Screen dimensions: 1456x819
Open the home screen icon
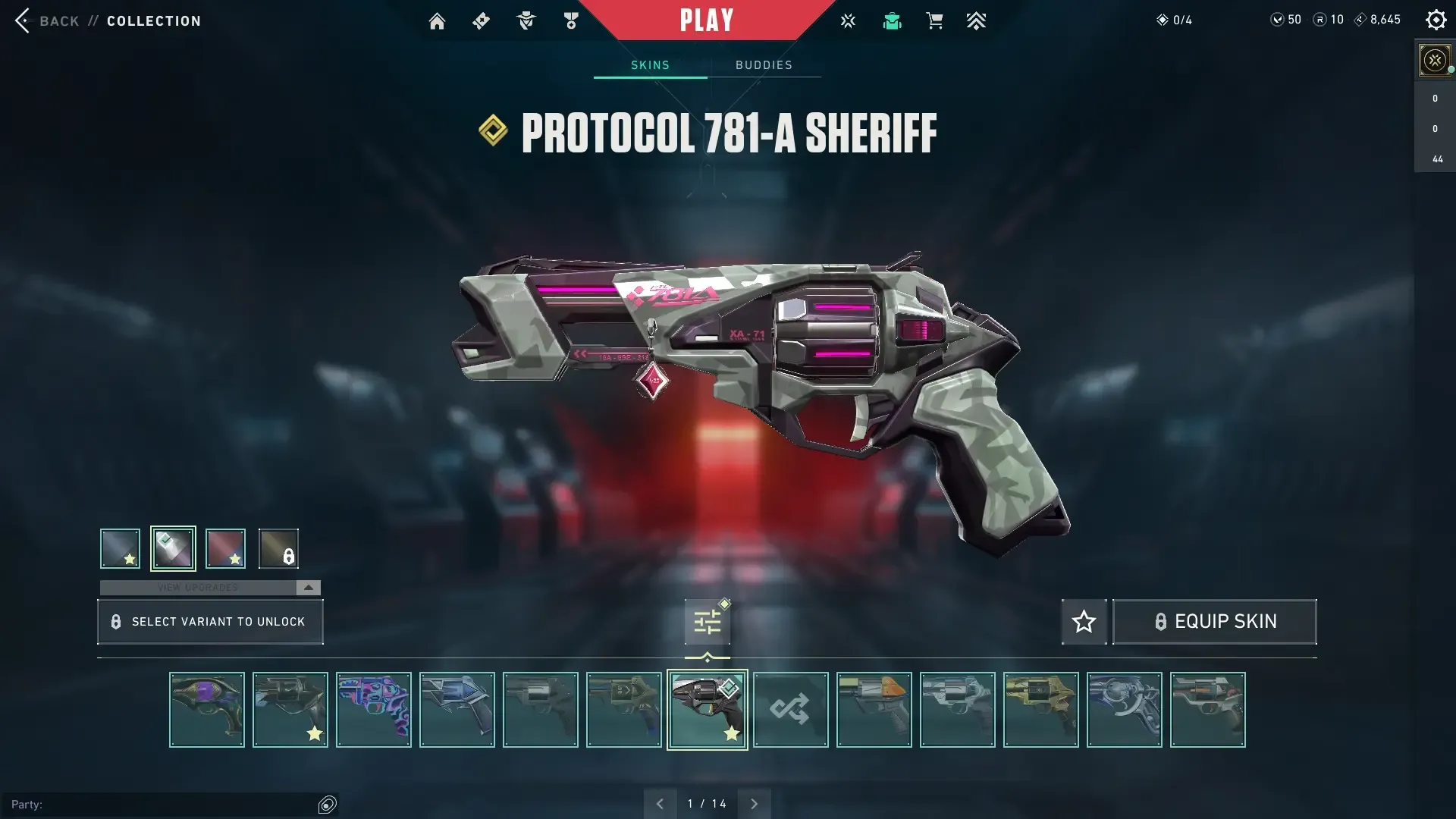(x=437, y=21)
